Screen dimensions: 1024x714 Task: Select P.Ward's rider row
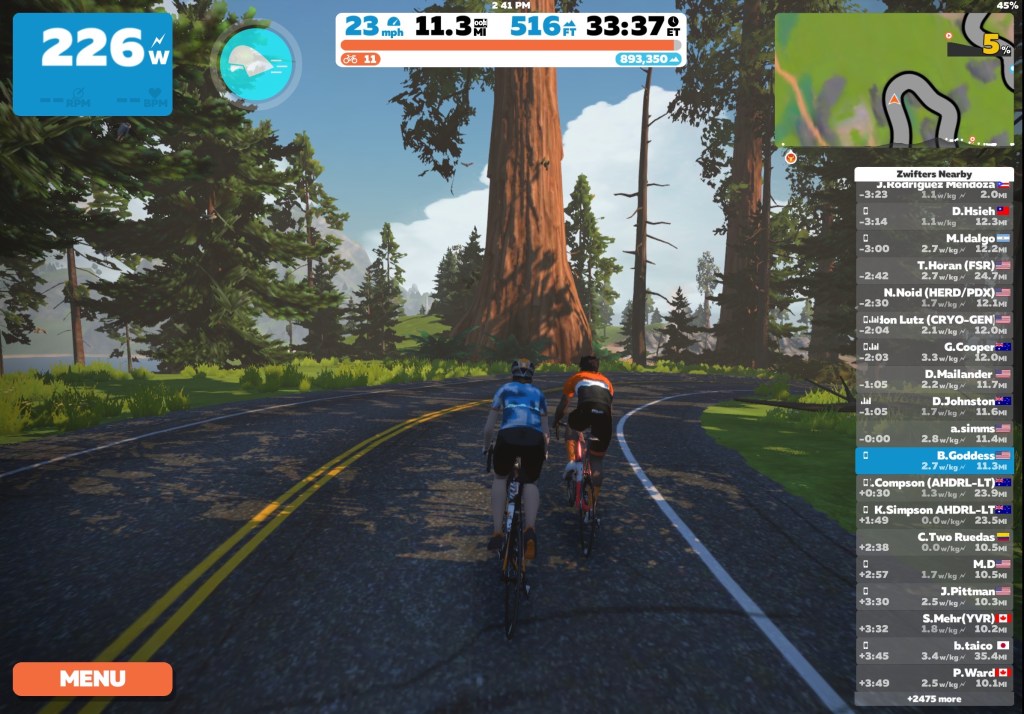coord(934,677)
